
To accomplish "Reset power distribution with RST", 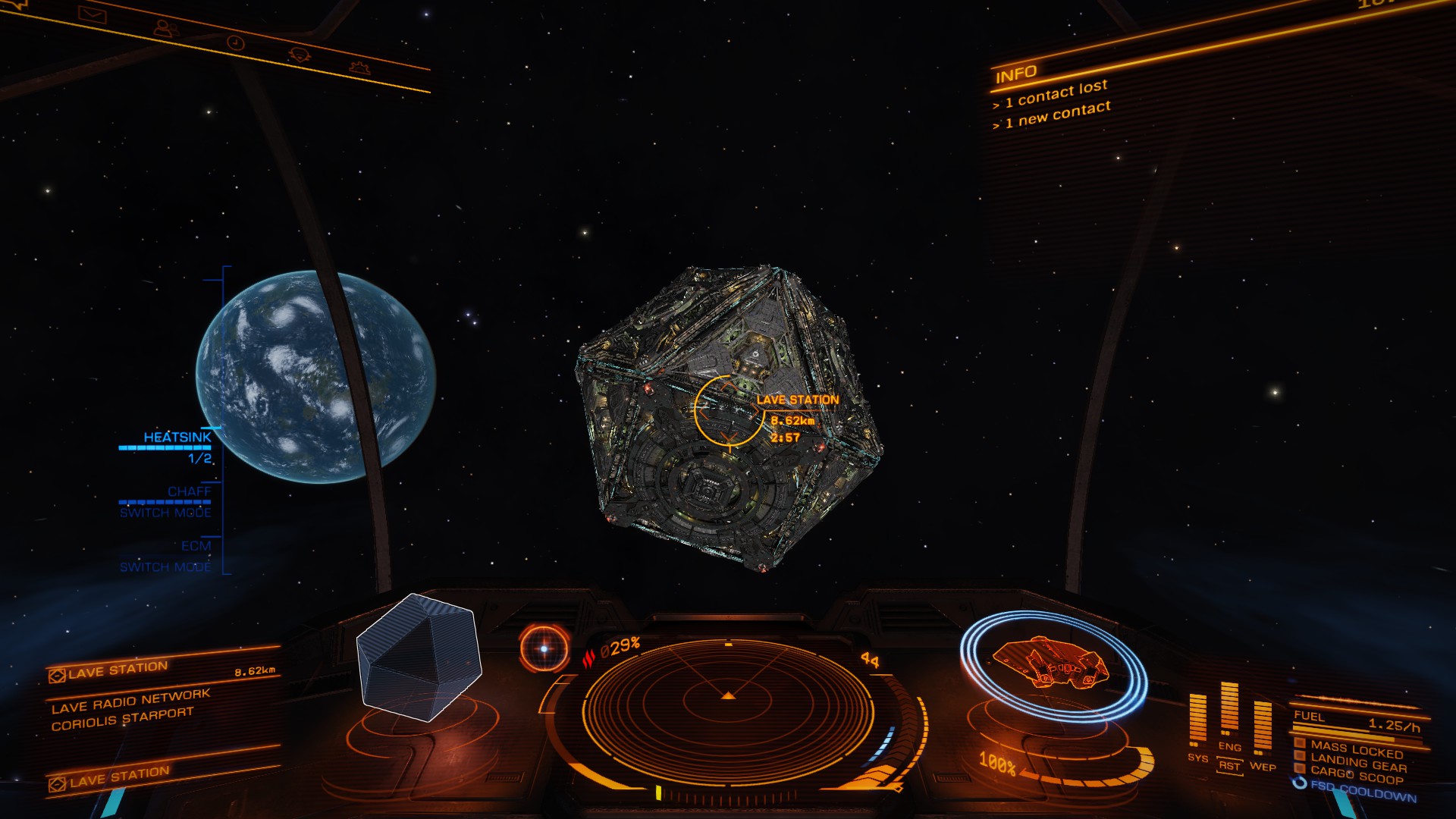I will [1229, 766].
